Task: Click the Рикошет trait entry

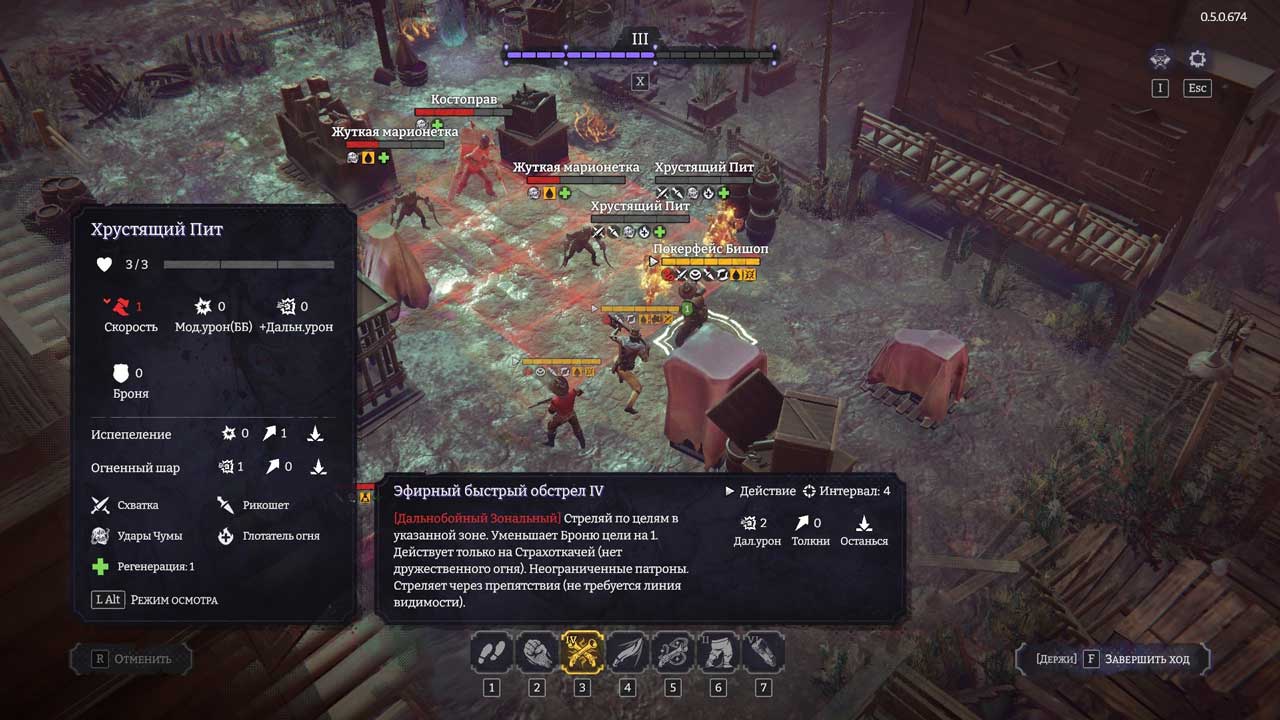Action: coord(253,505)
